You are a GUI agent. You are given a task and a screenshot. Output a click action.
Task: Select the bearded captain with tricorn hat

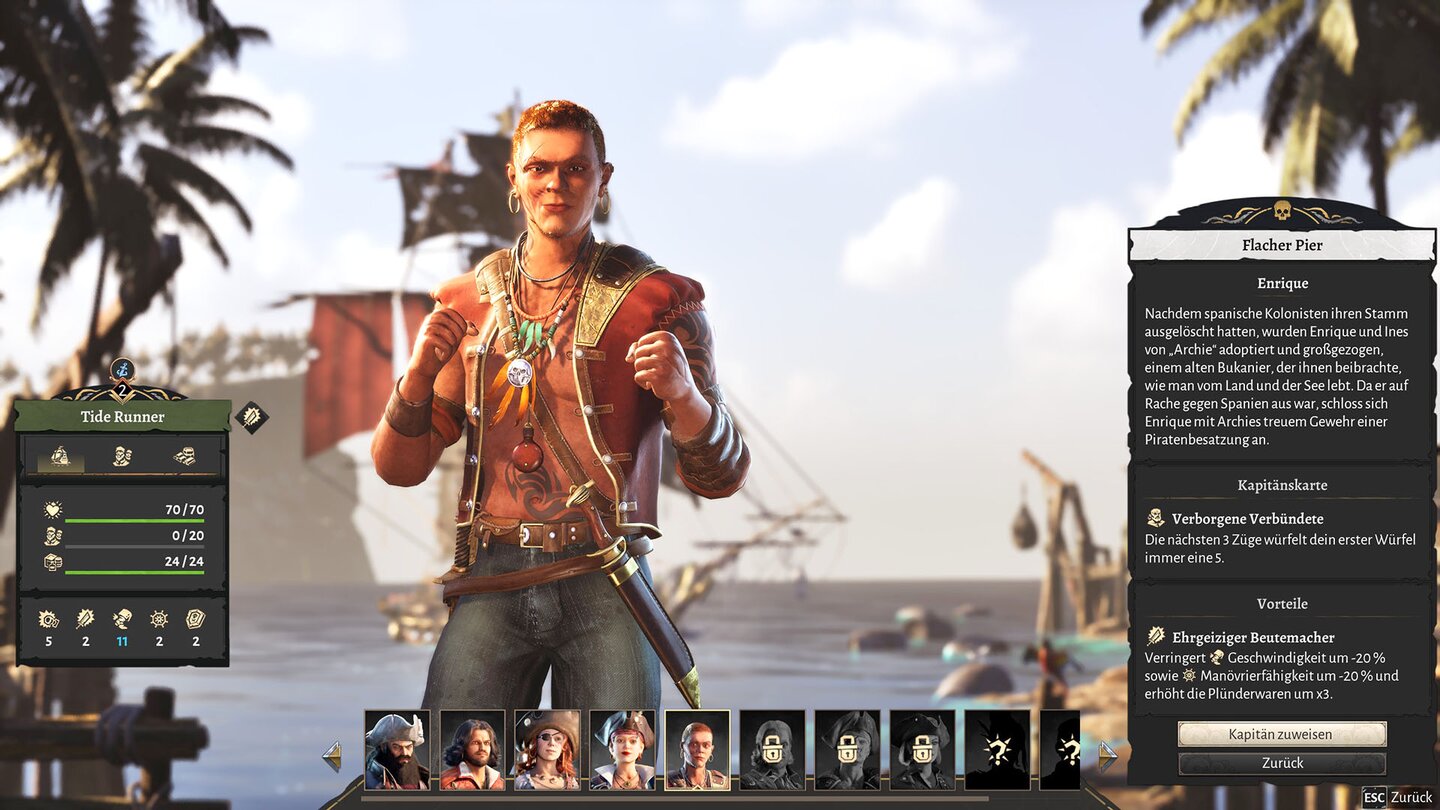[x=397, y=750]
